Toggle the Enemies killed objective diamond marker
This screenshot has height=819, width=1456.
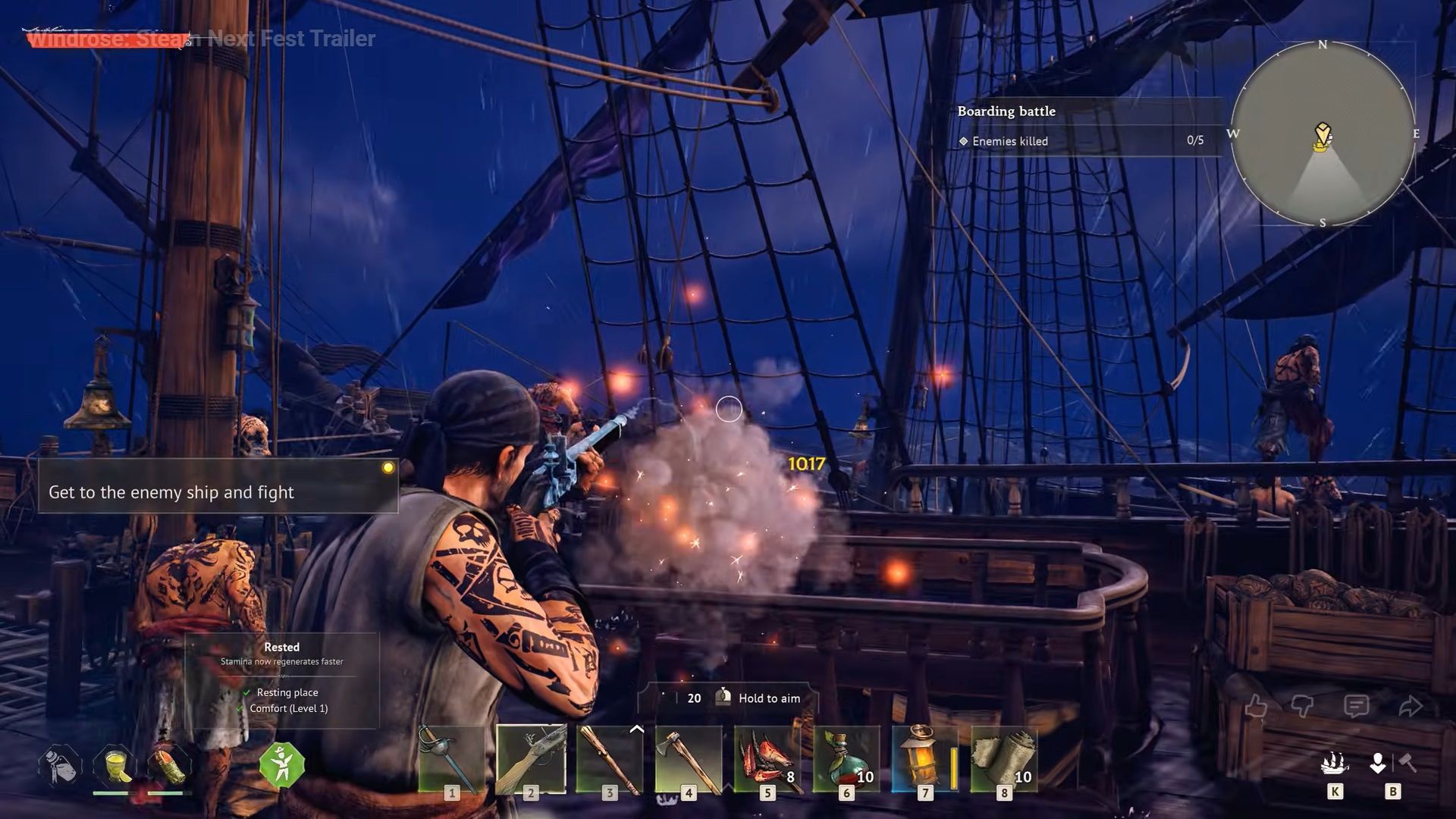click(964, 141)
